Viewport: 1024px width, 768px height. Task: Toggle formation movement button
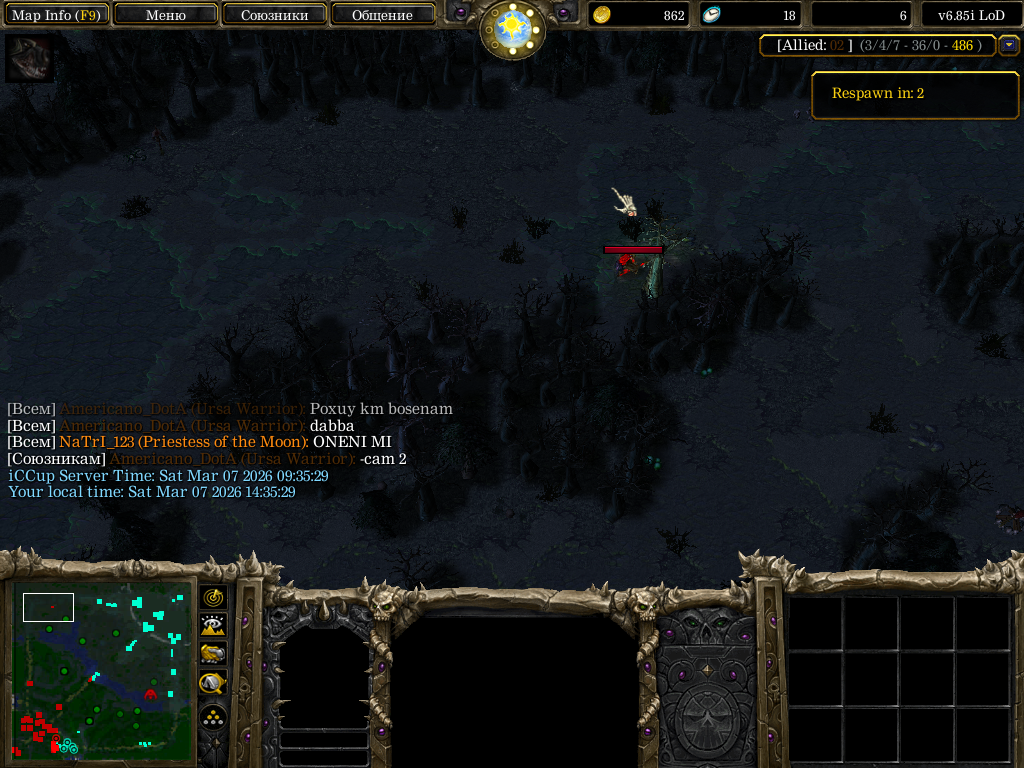pyautogui.click(x=213, y=717)
